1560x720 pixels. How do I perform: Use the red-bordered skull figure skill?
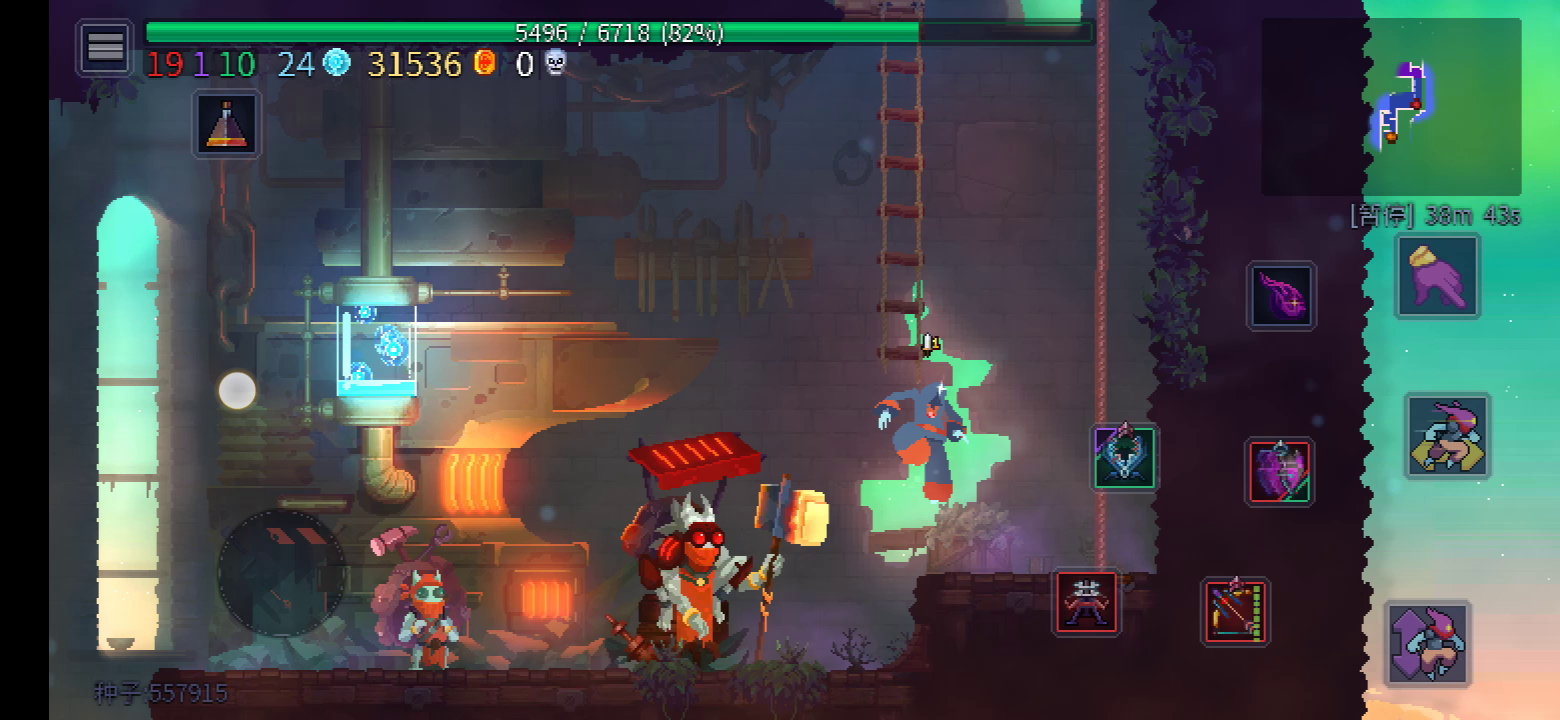[x=1087, y=602]
